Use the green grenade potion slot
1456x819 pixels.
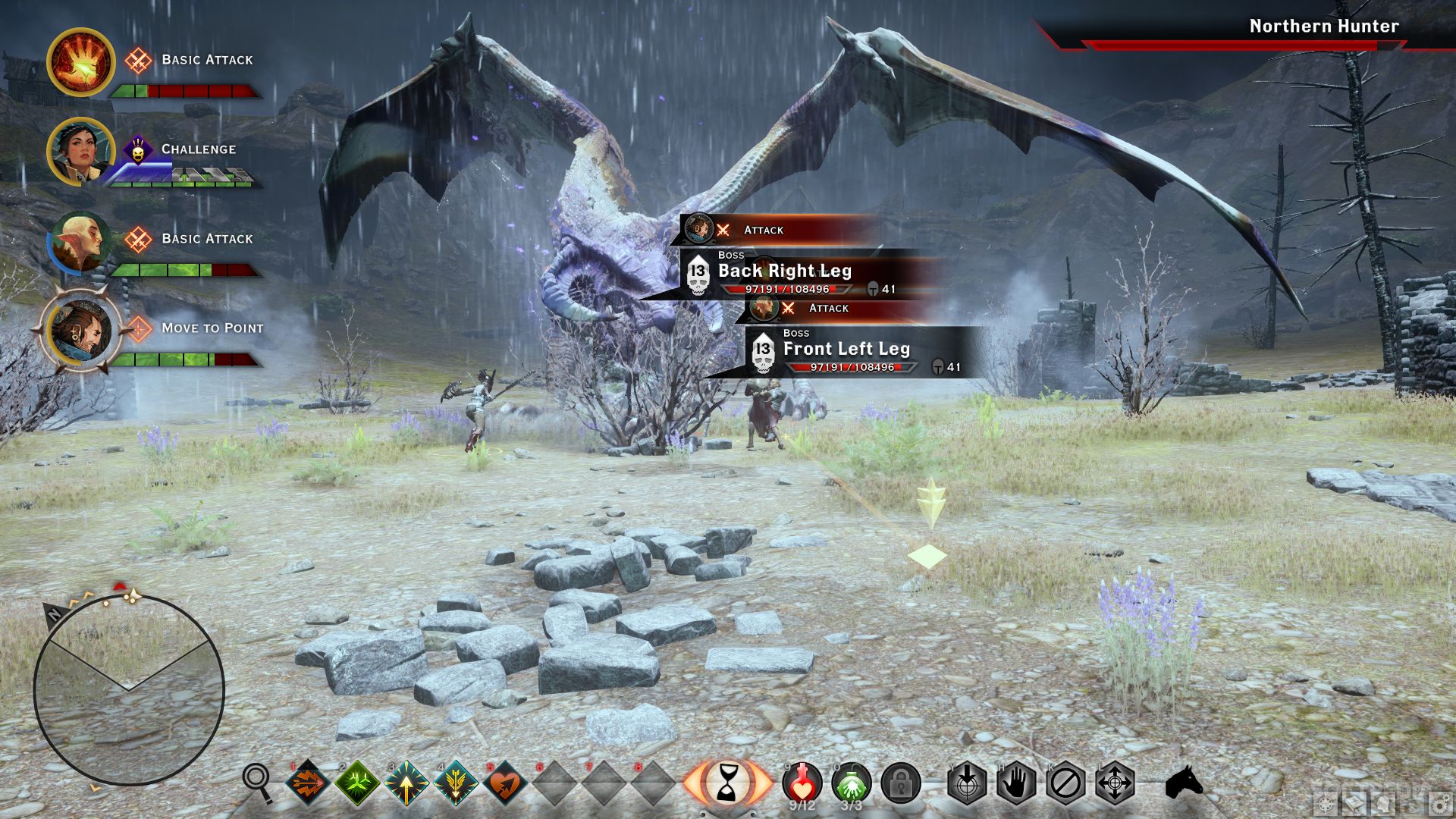[851, 782]
